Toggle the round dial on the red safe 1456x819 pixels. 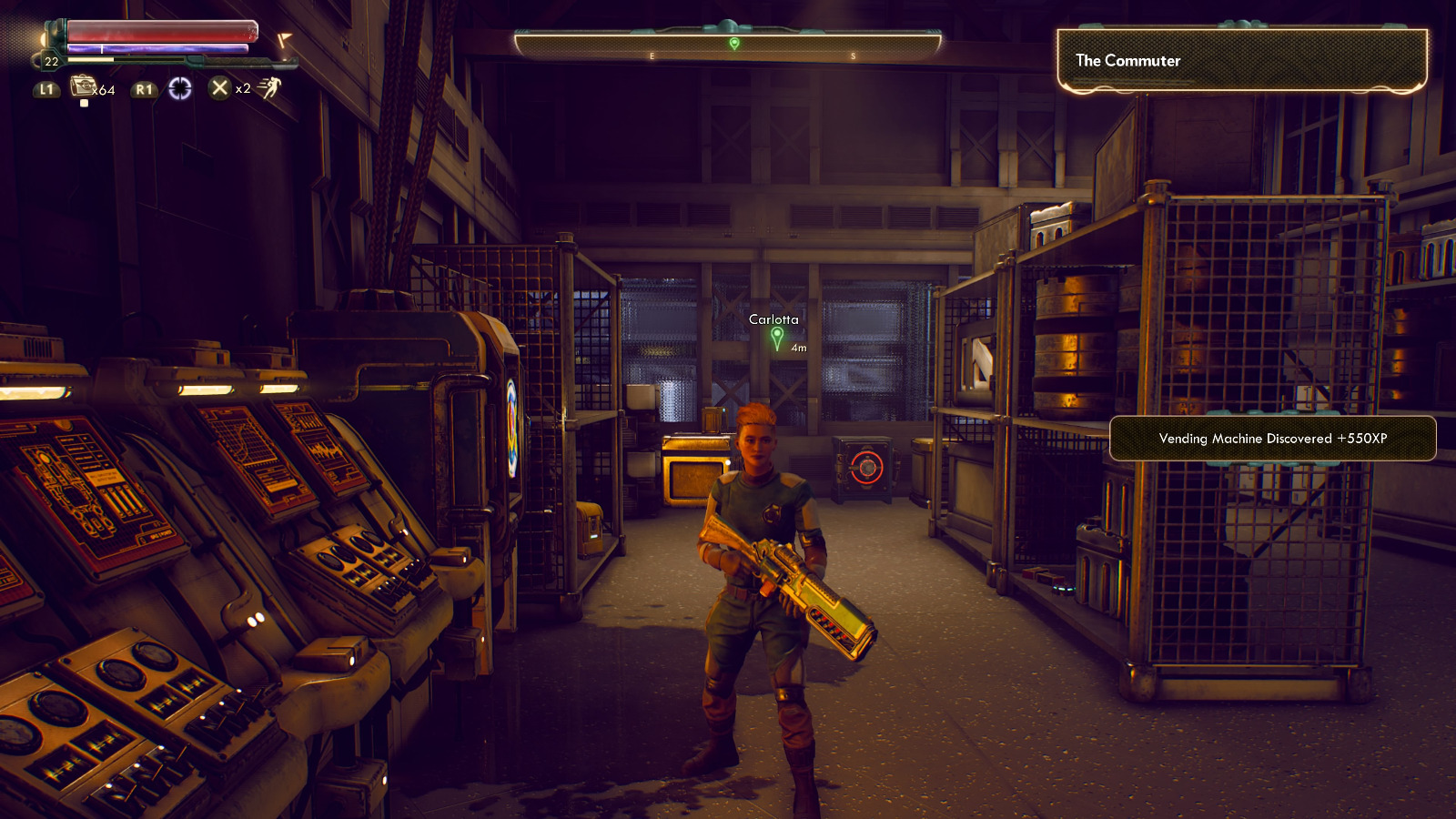click(865, 470)
